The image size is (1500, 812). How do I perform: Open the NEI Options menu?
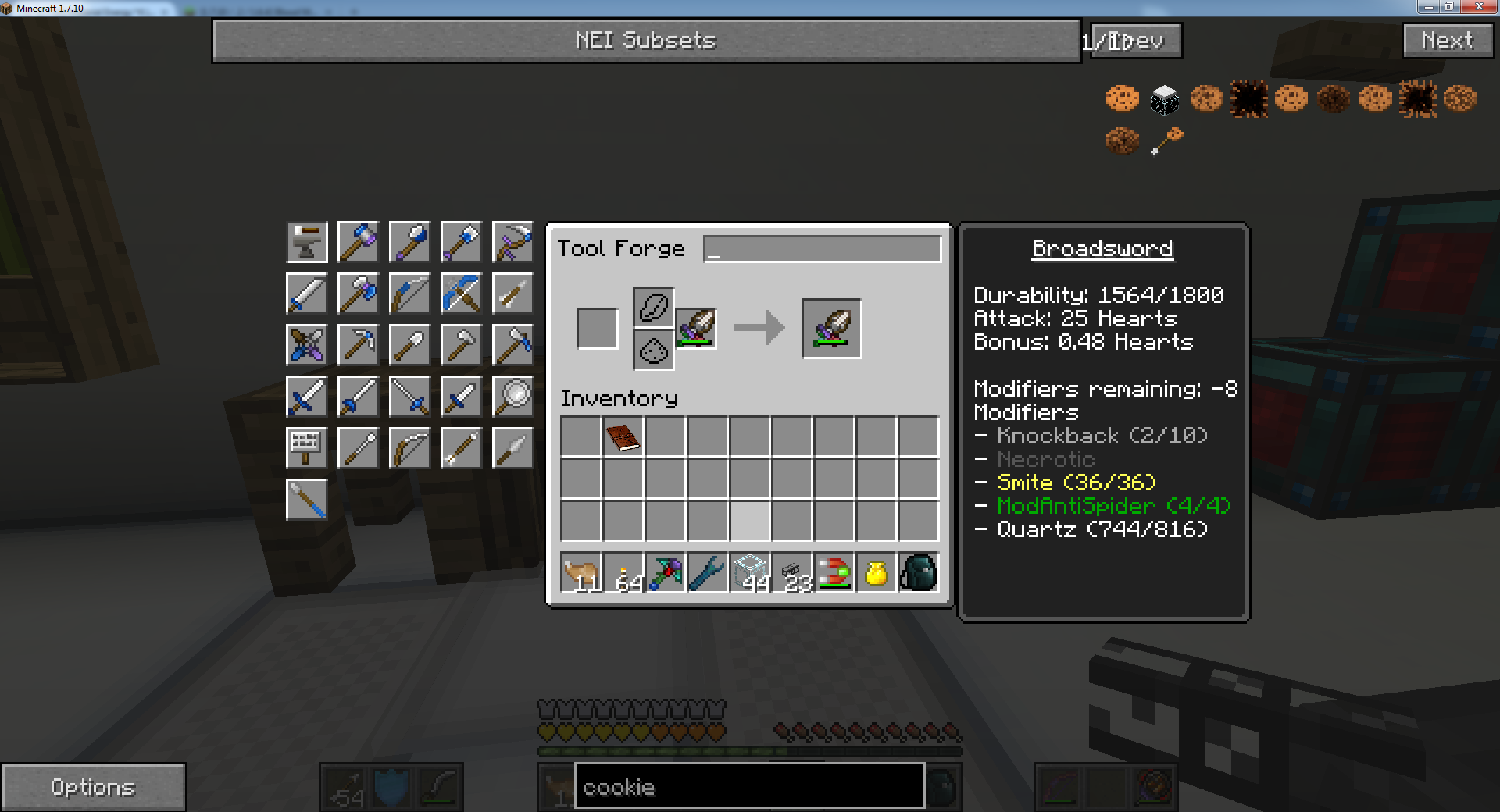click(x=93, y=787)
